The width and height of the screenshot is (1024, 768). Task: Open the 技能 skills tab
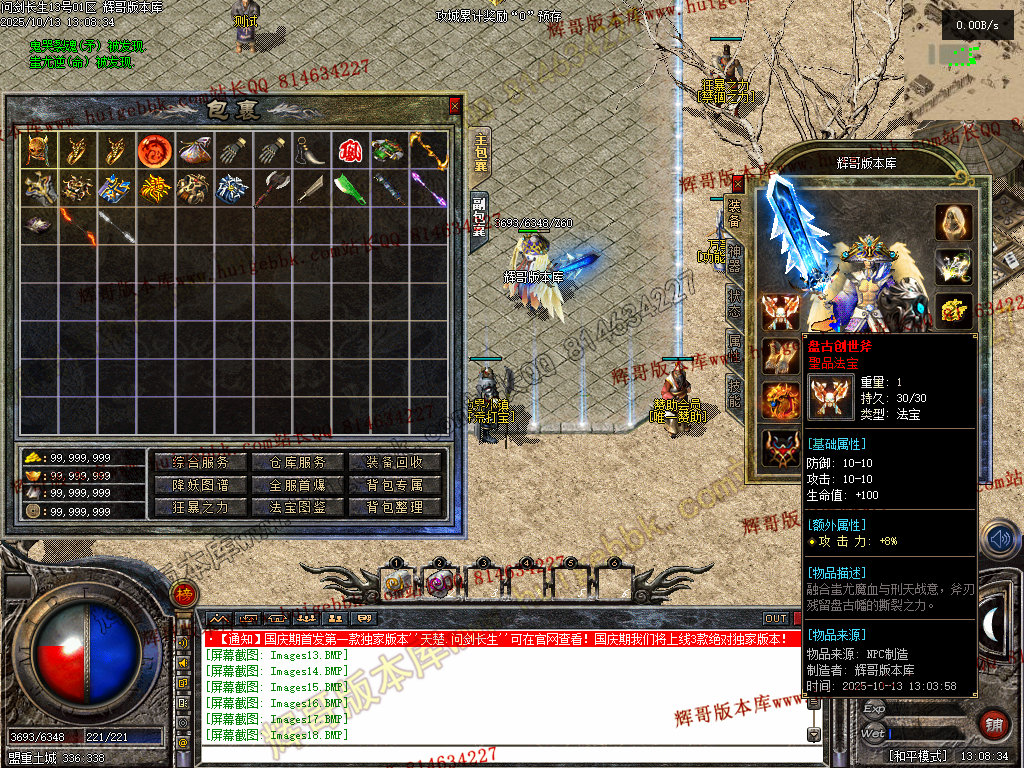click(x=734, y=396)
